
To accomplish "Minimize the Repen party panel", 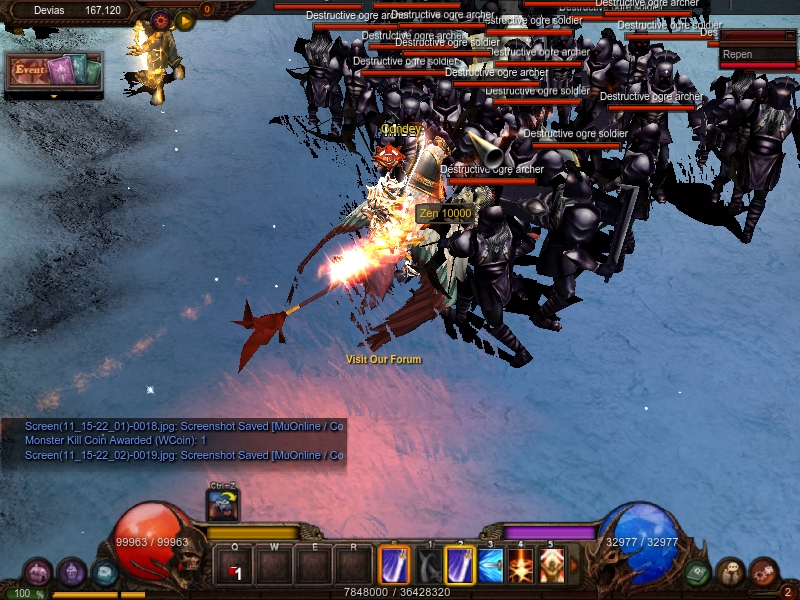I will pos(789,36).
